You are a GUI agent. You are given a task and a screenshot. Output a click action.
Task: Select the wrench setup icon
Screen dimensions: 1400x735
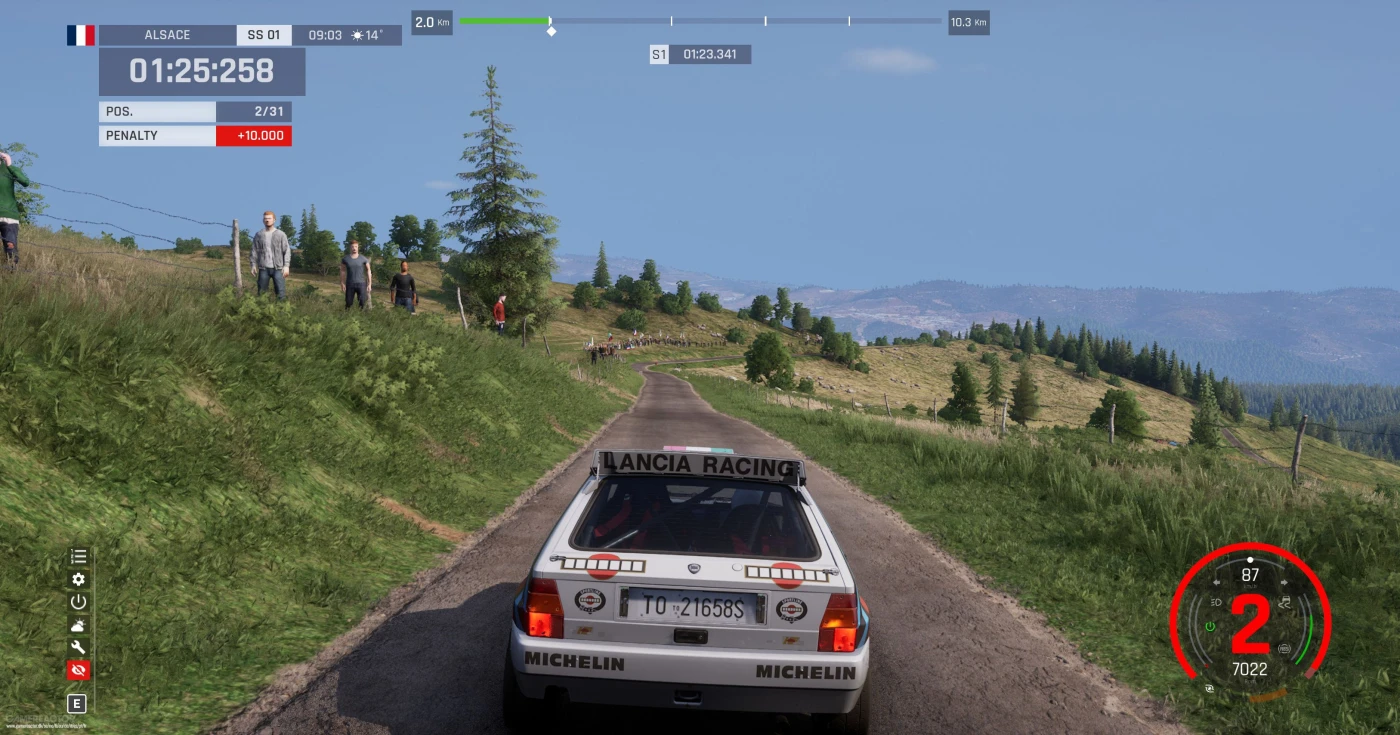click(x=78, y=647)
